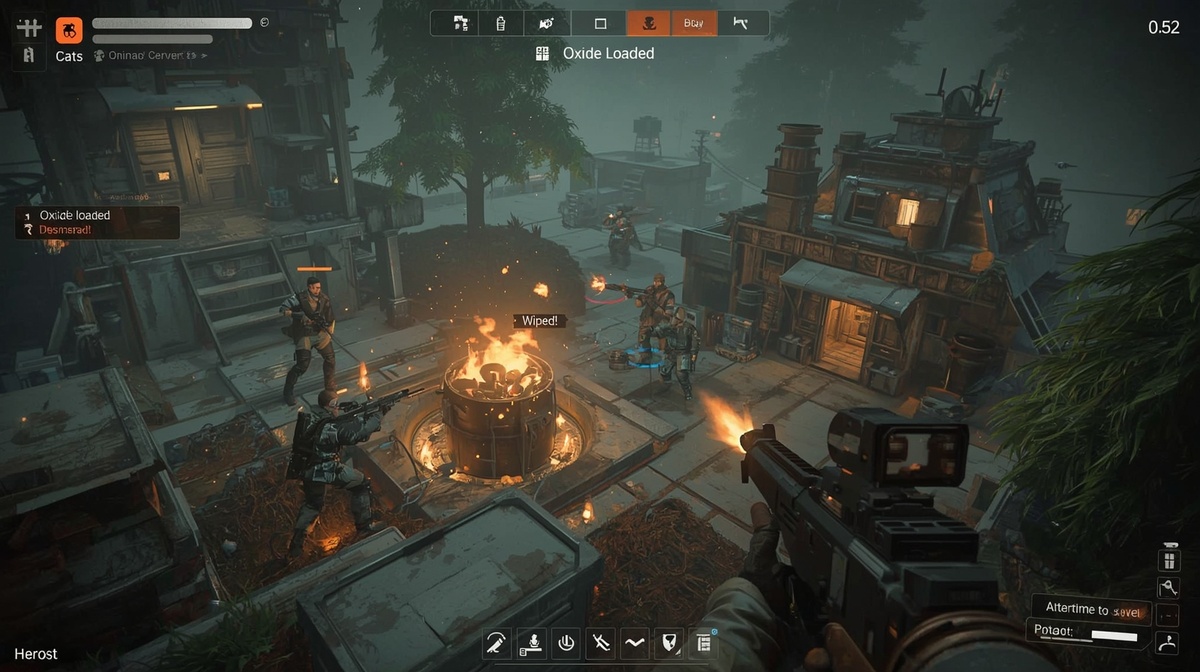This screenshot has height=672, width=1200.
Task: Switch to the battery icon tab
Action: pos(501,23)
